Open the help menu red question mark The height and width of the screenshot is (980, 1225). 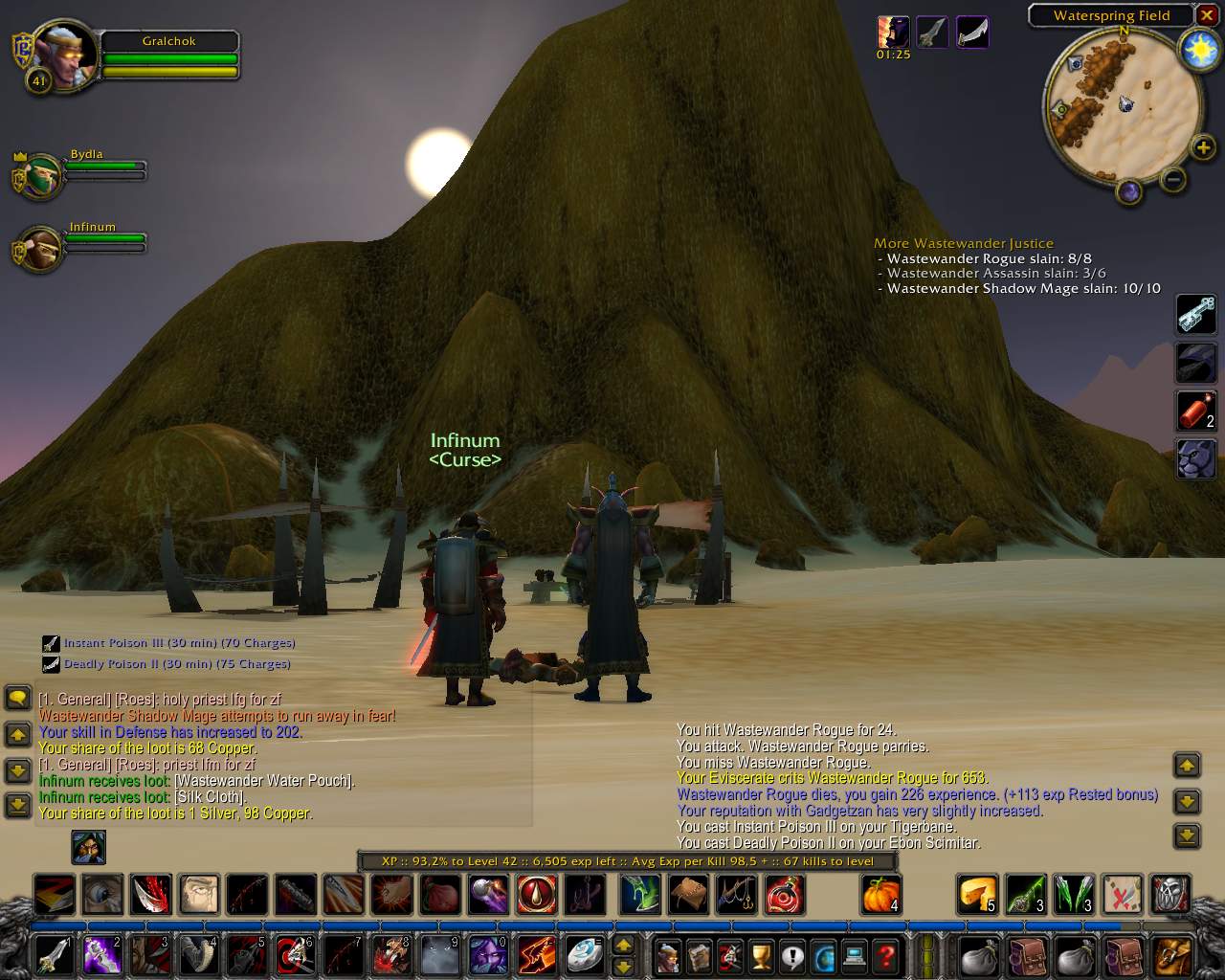click(886, 955)
